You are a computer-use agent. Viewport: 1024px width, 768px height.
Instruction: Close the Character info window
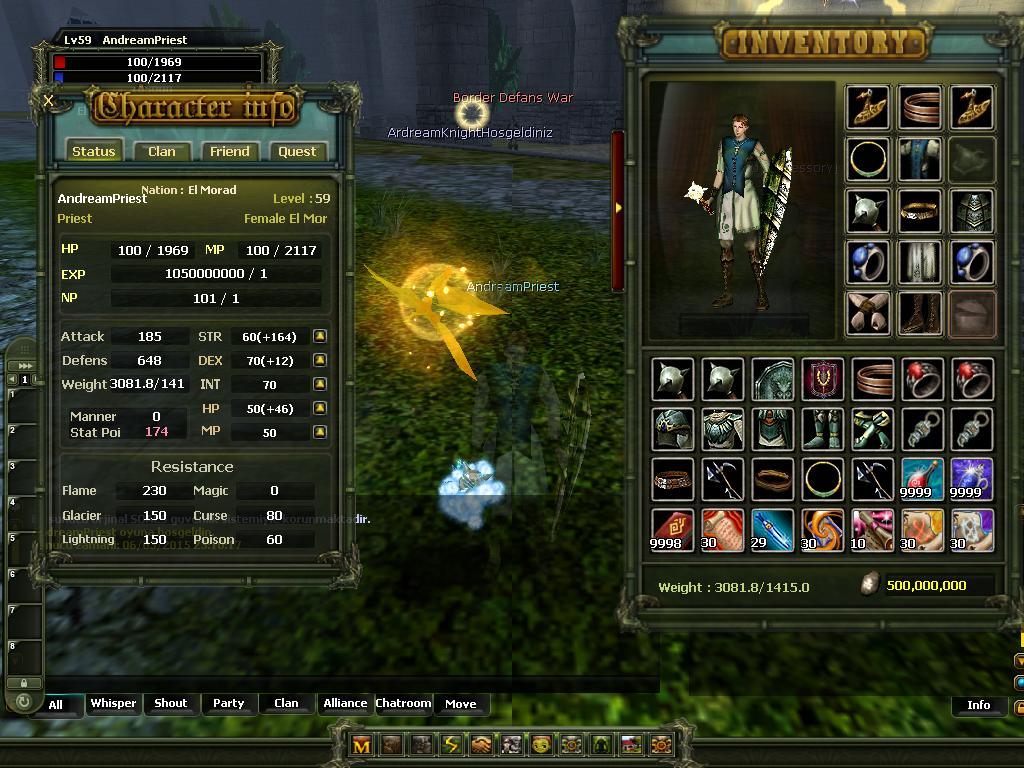click(x=49, y=100)
